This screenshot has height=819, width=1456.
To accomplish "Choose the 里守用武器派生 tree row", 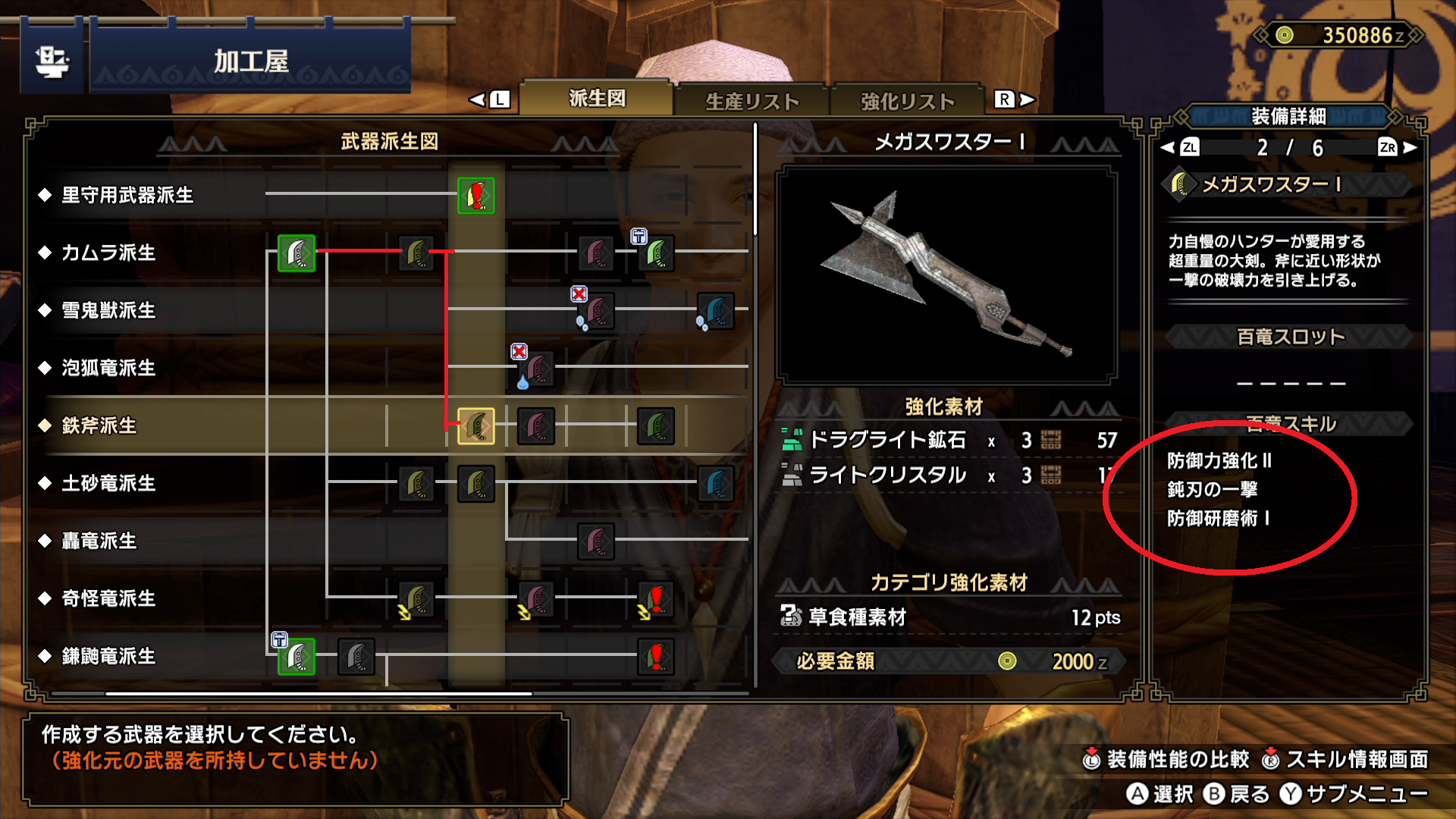I will pos(127,195).
